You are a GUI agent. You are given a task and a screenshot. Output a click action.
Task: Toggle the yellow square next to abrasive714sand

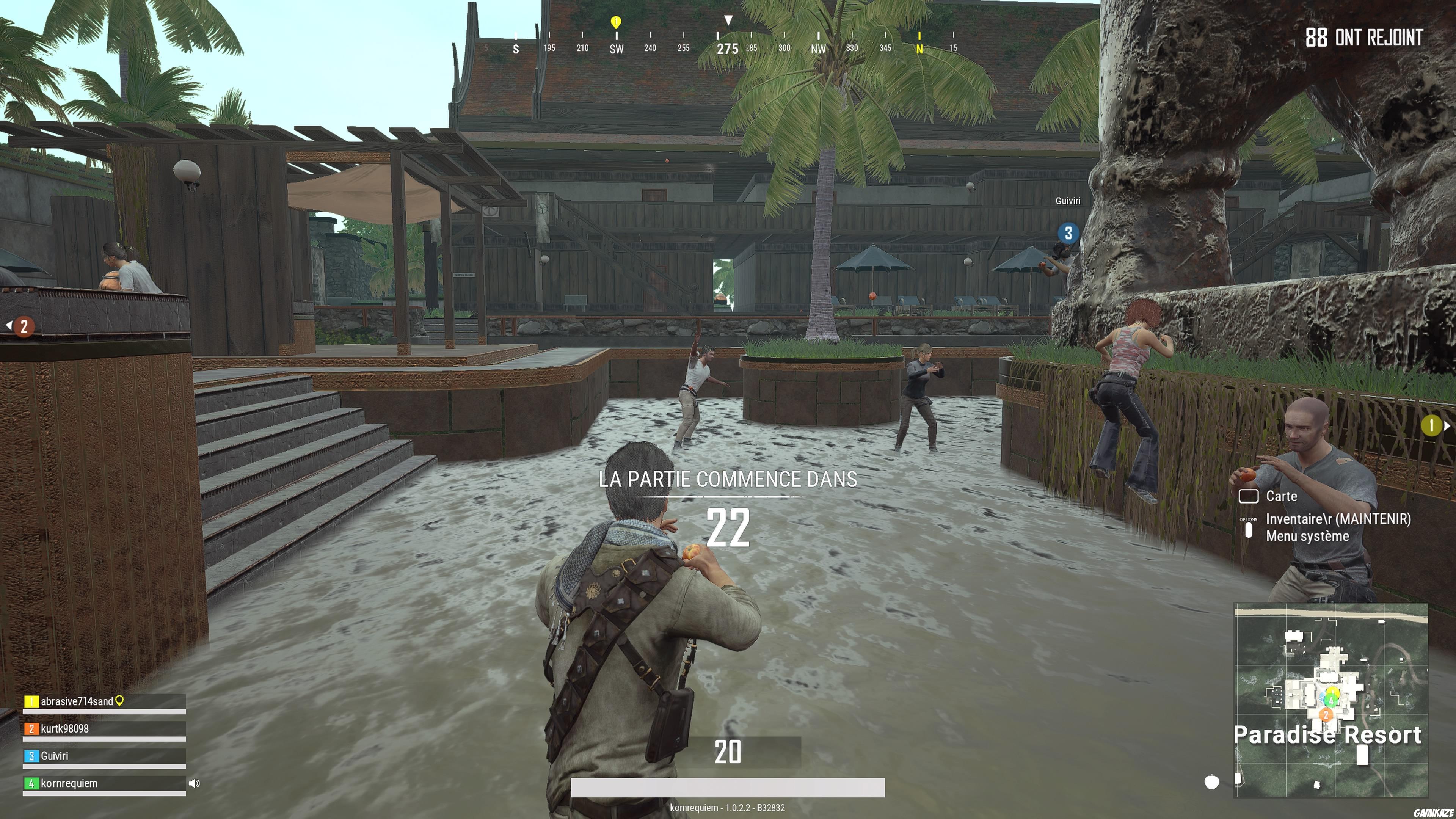click(x=31, y=701)
